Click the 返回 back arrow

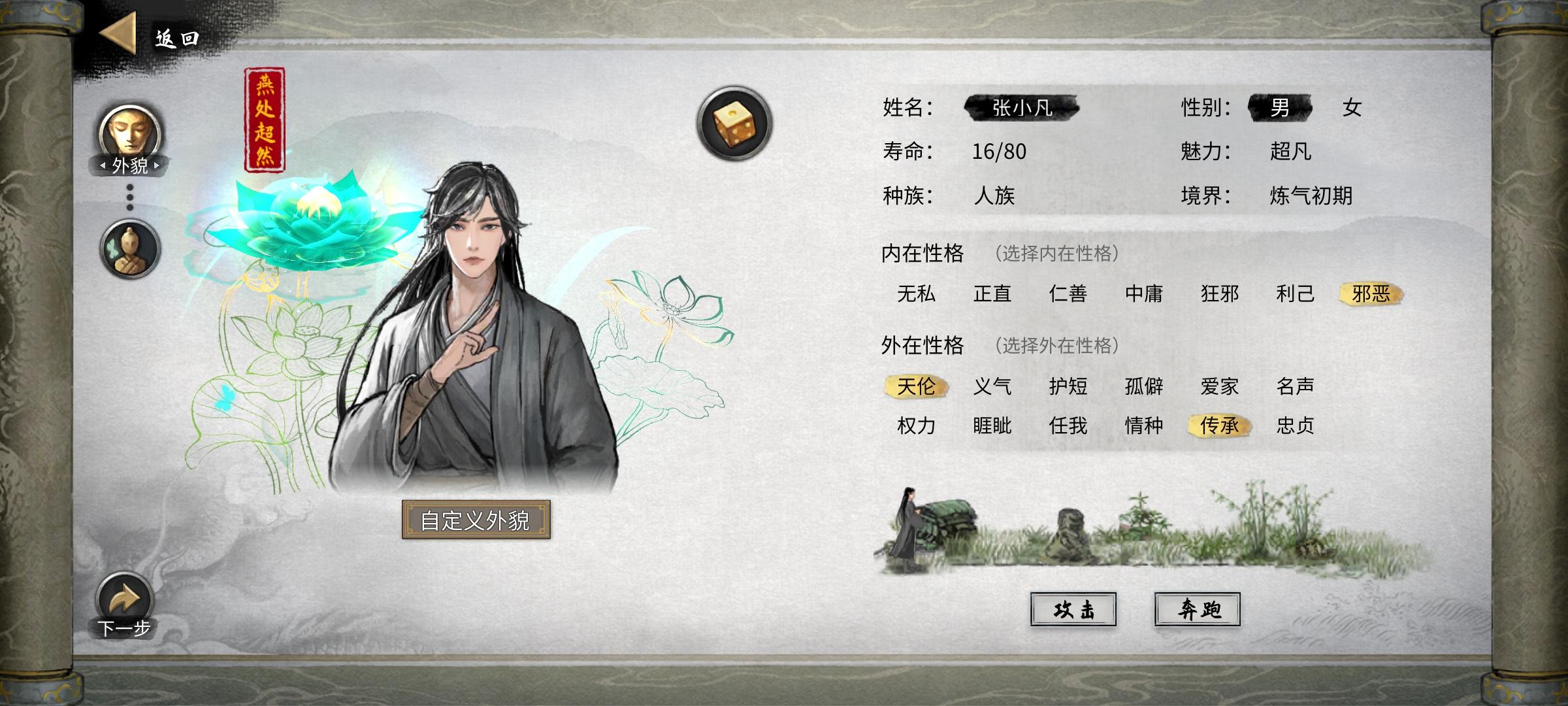click(x=118, y=34)
